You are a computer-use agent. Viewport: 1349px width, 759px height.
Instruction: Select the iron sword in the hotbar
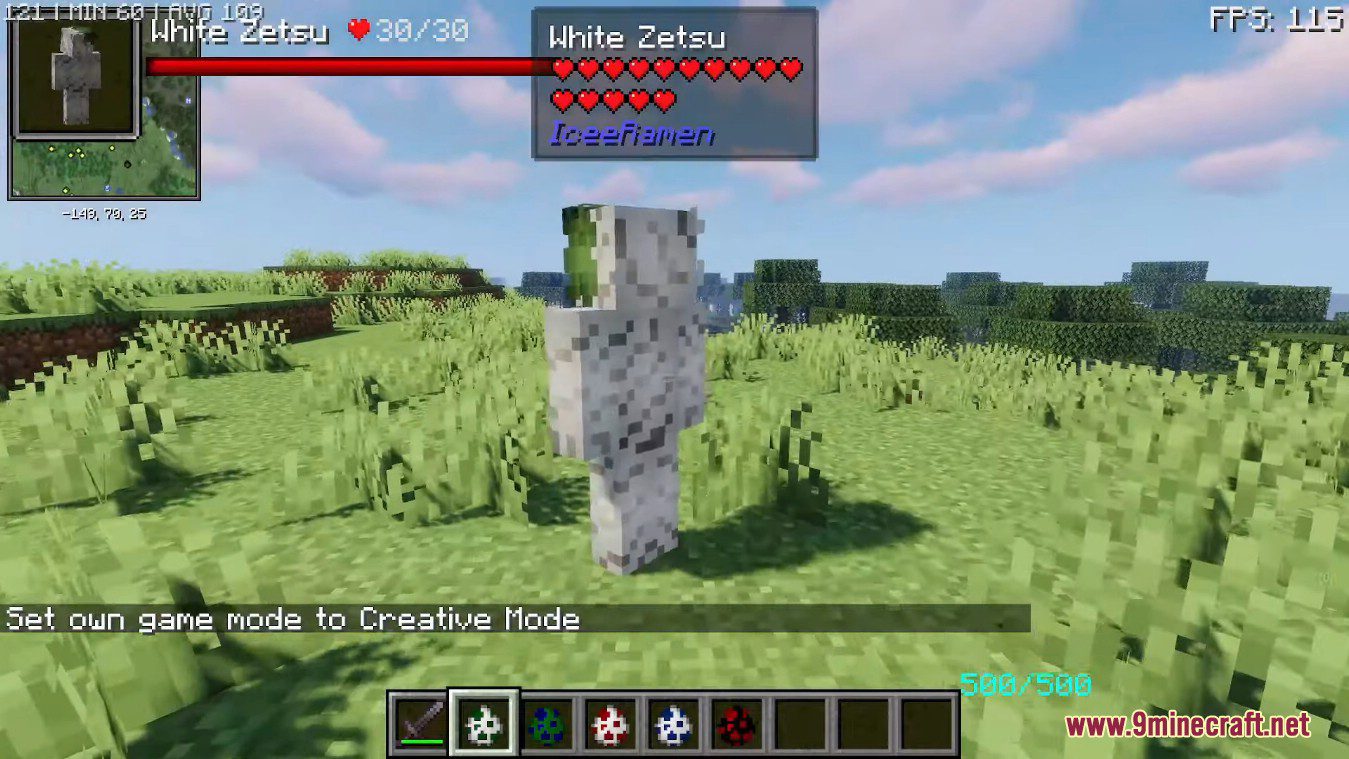(420, 722)
